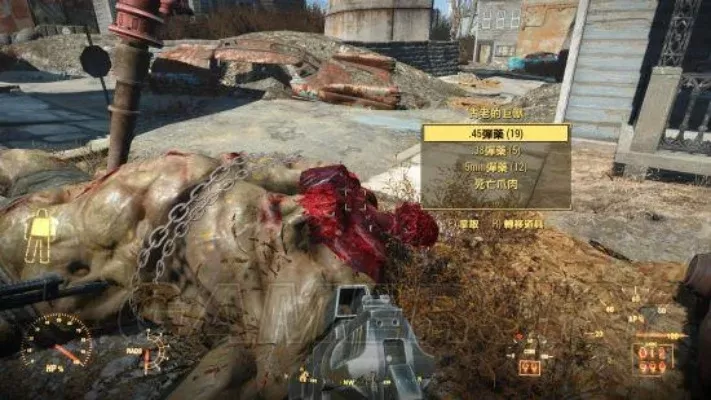
Task: Select the .38彈藥 (5) loot entry
Action: coord(495,151)
